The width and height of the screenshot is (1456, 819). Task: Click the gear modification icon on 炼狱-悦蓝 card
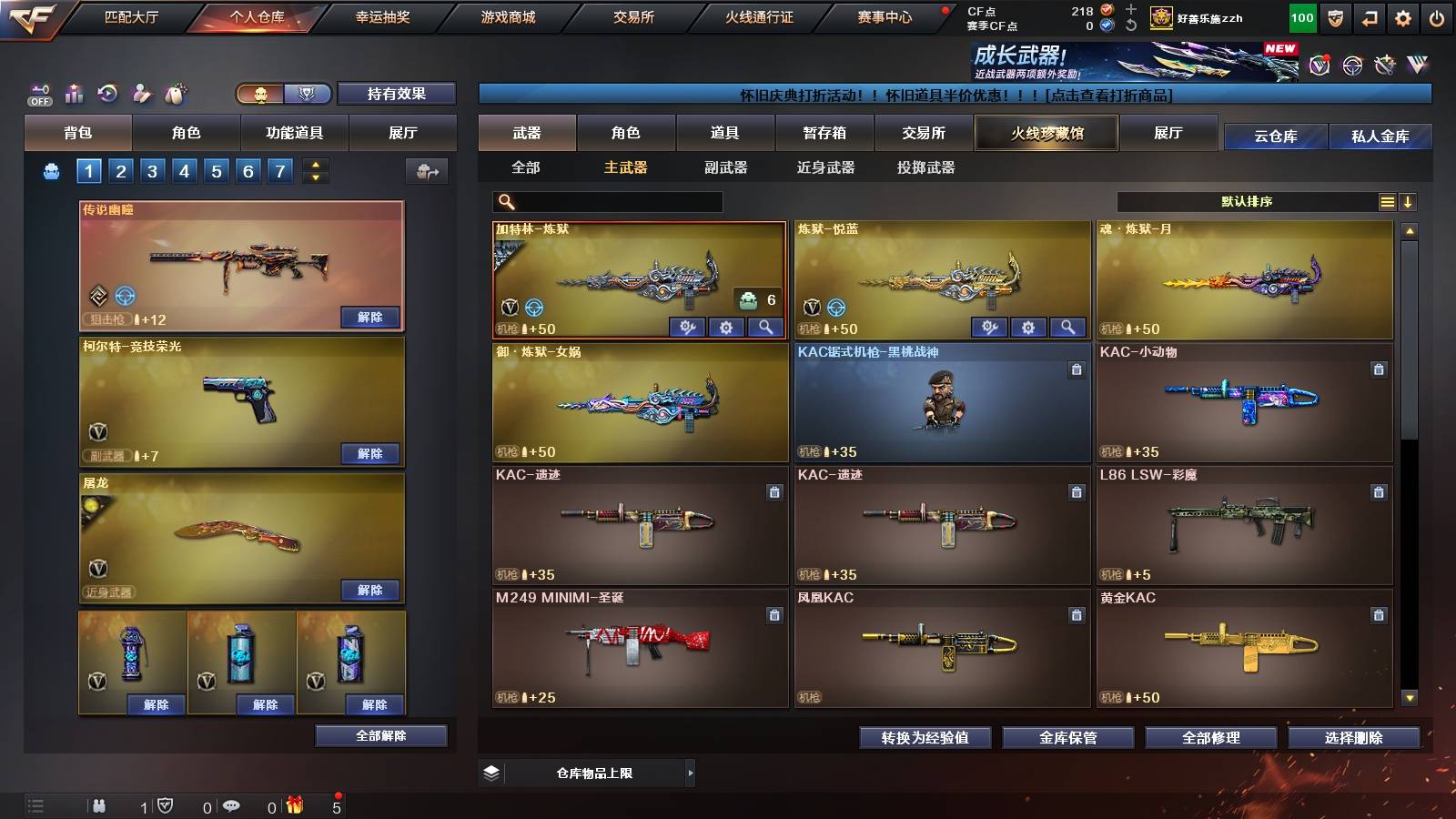1028,327
